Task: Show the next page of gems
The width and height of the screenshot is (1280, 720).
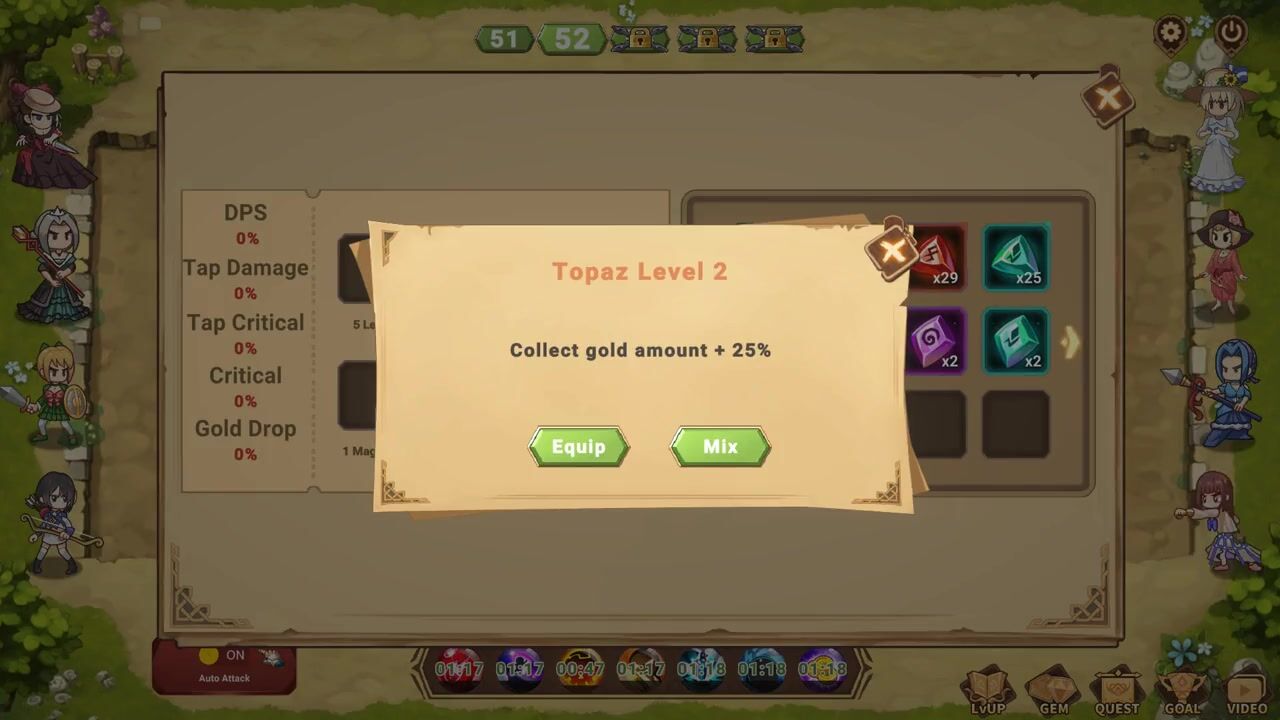Action: click(x=1071, y=342)
